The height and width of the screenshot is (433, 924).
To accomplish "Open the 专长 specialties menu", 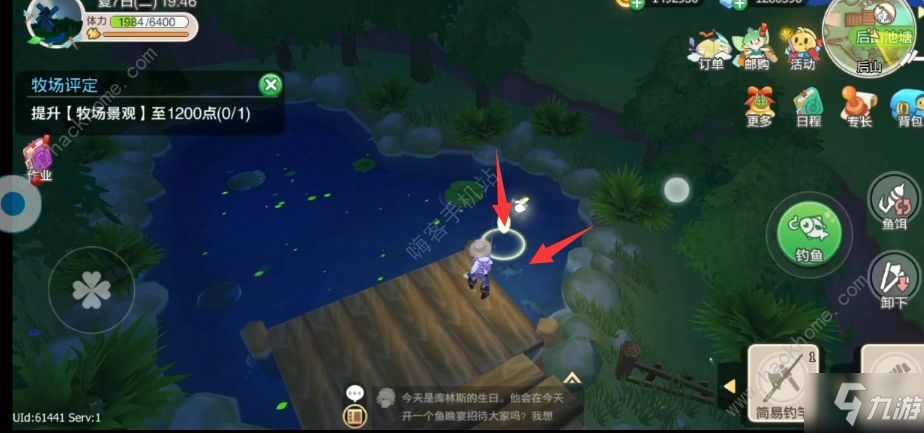I will pos(857,106).
